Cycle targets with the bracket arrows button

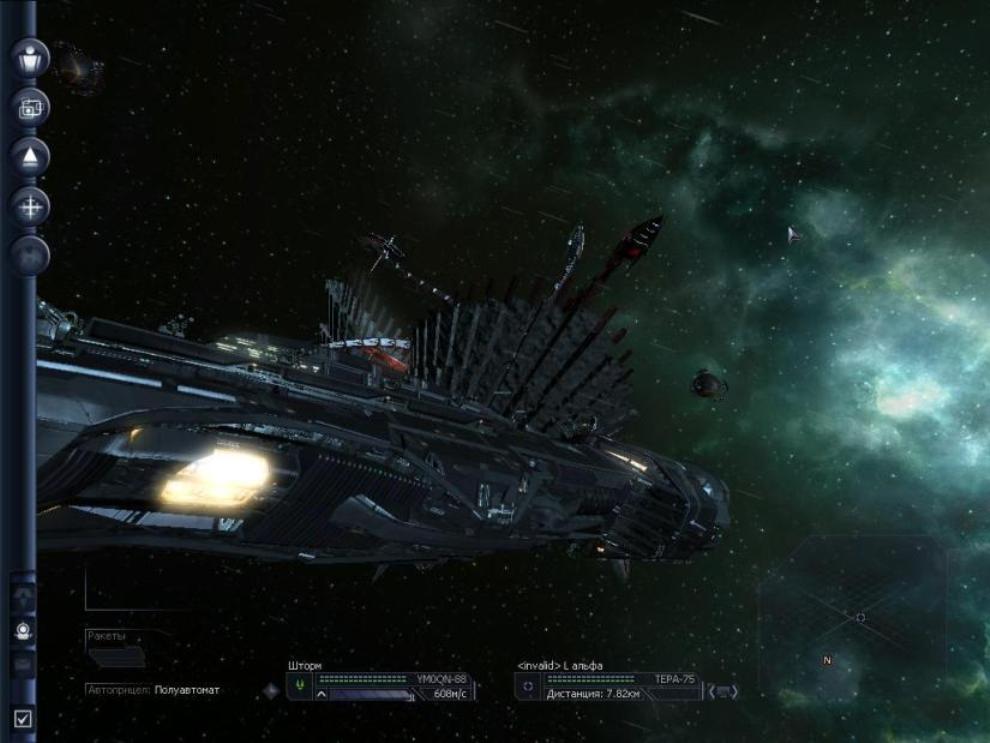click(x=723, y=691)
